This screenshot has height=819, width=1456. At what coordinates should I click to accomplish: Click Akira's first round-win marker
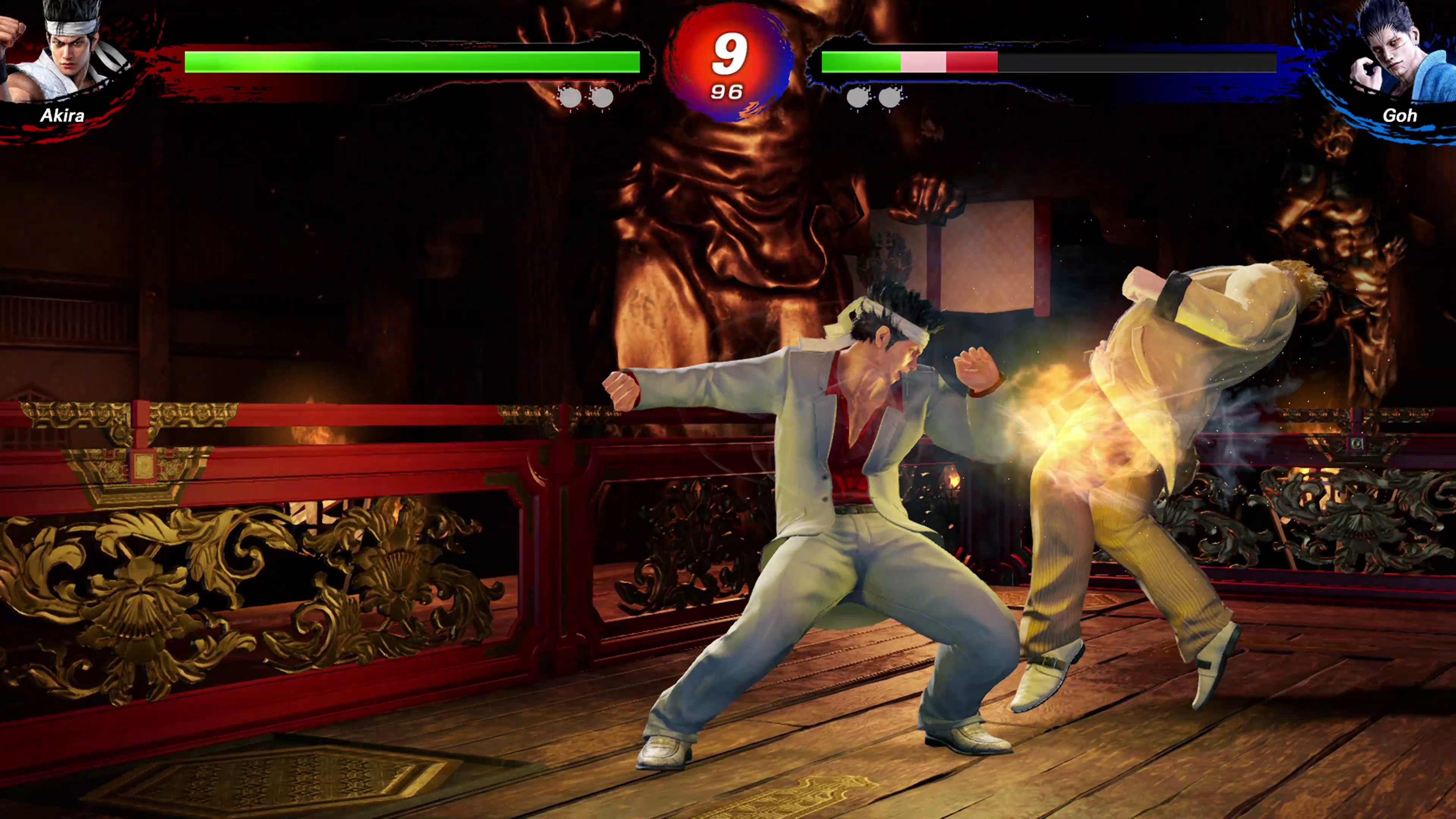pos(570,97)
